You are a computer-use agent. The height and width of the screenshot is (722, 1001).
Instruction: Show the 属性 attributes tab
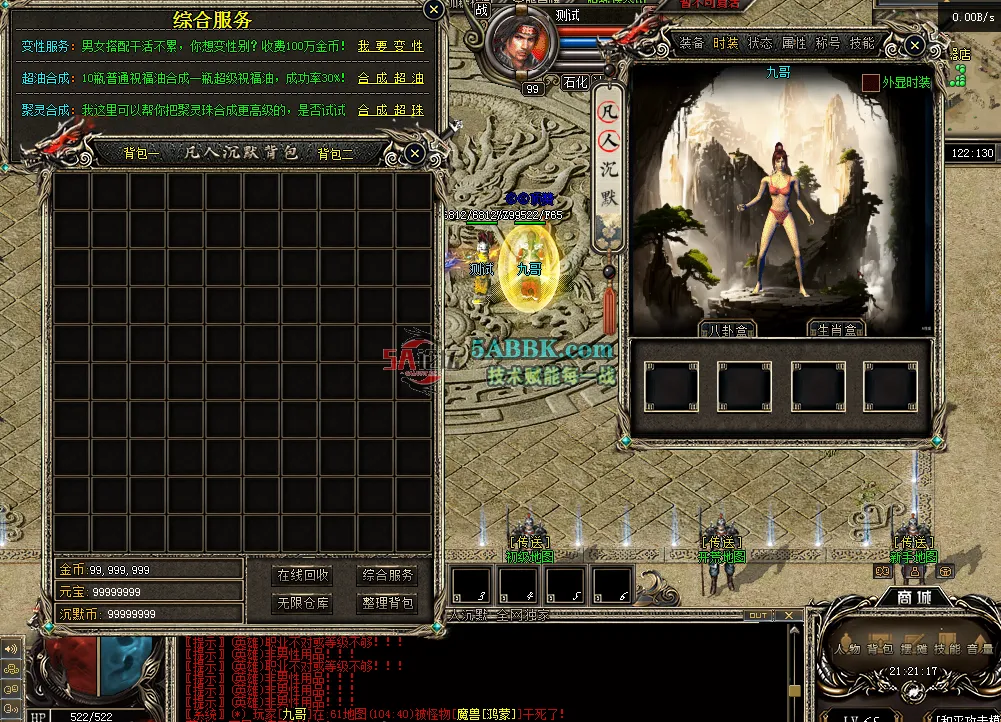pyautogui.click(x=794, y=44)
